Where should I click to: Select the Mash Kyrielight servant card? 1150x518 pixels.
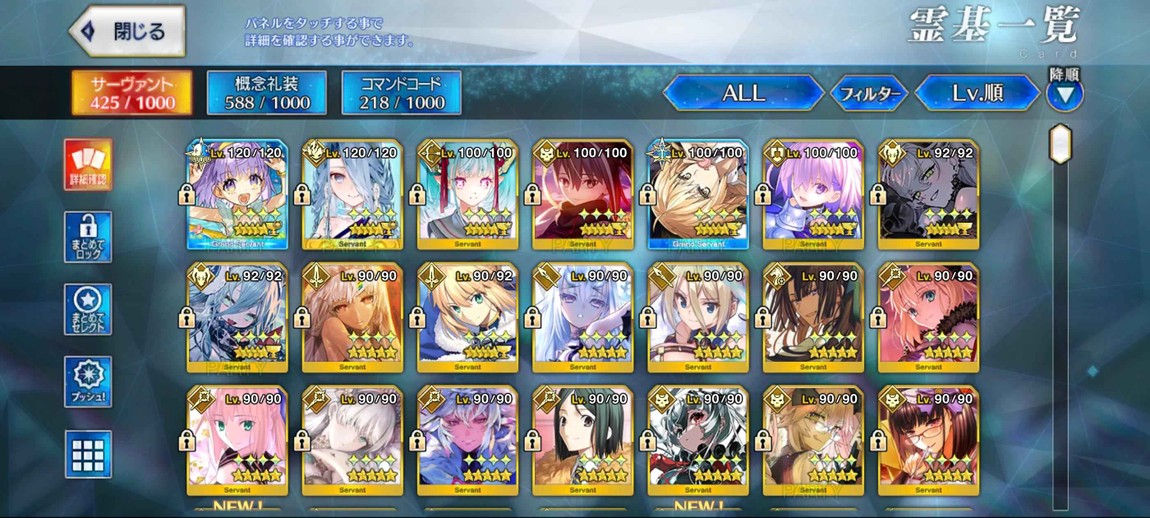812,195
